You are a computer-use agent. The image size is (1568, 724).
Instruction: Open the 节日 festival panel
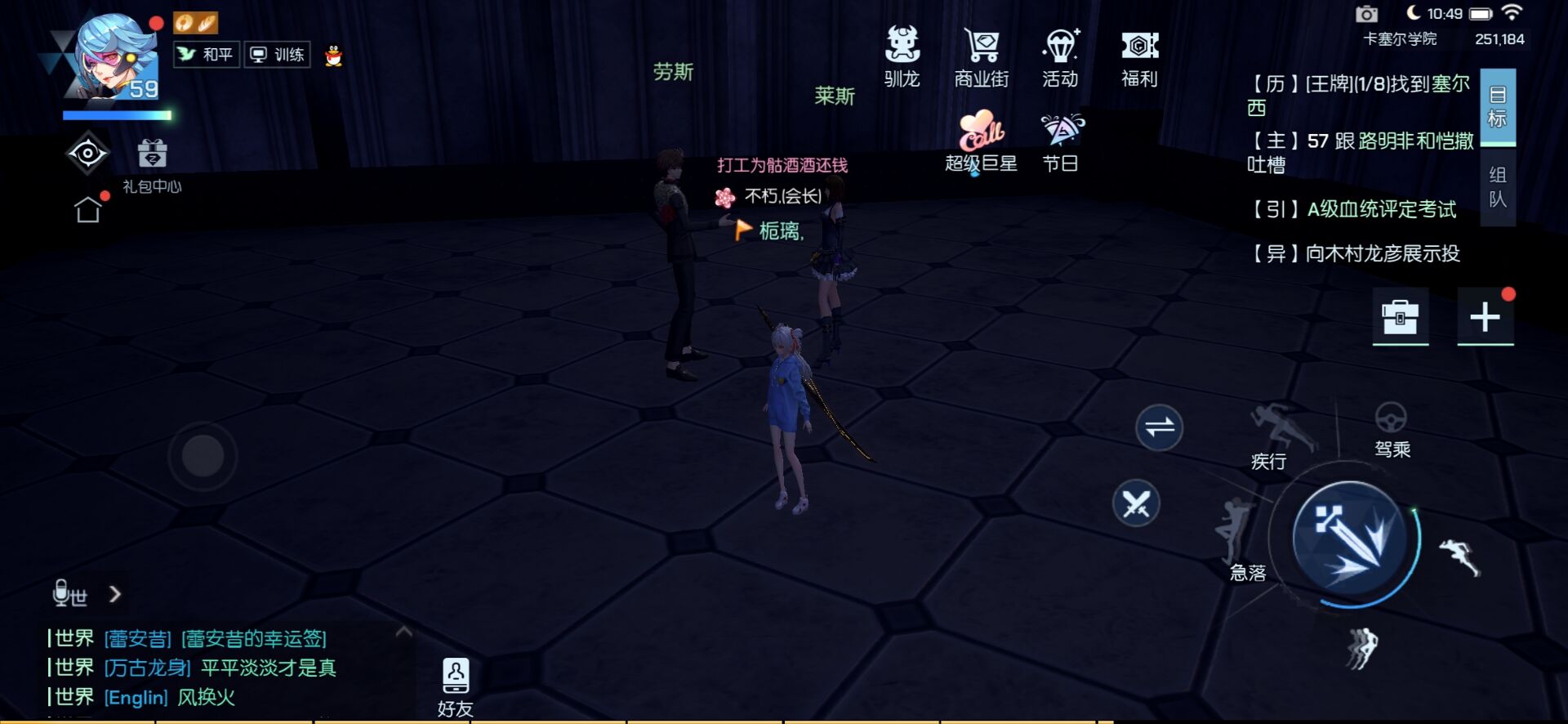[x=1061, y=139]
